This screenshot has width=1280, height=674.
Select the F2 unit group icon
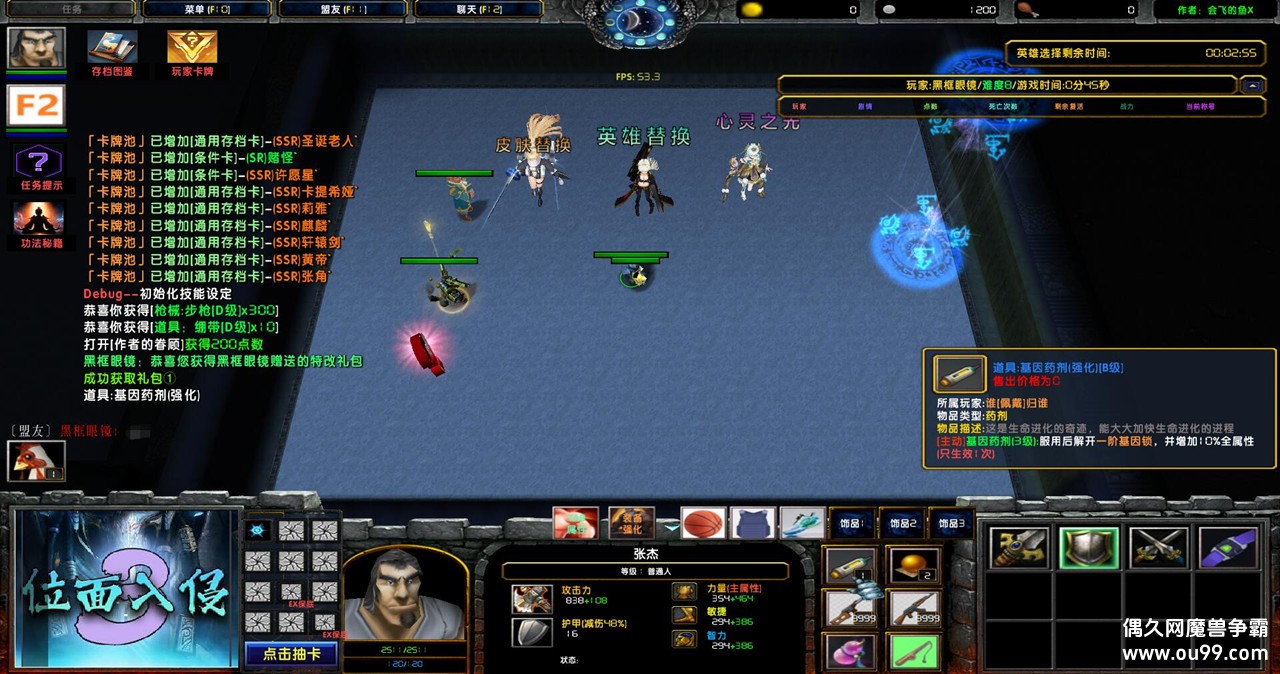pyautogui.click(x=37, y=105)
